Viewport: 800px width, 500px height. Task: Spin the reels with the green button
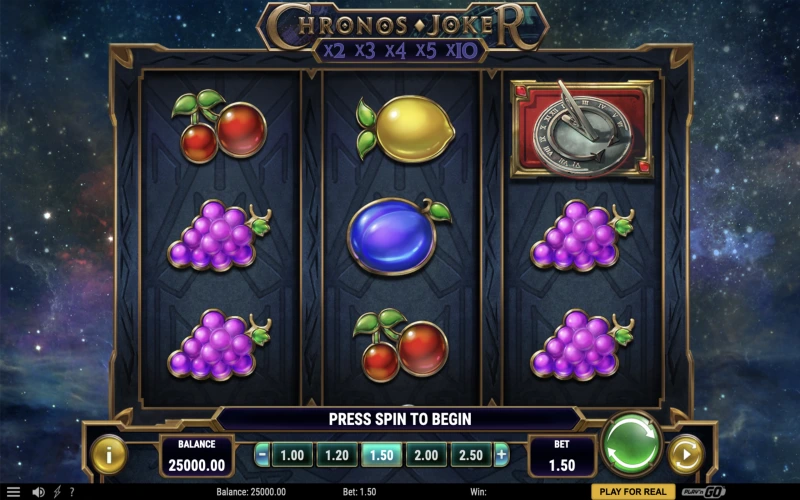632,443
